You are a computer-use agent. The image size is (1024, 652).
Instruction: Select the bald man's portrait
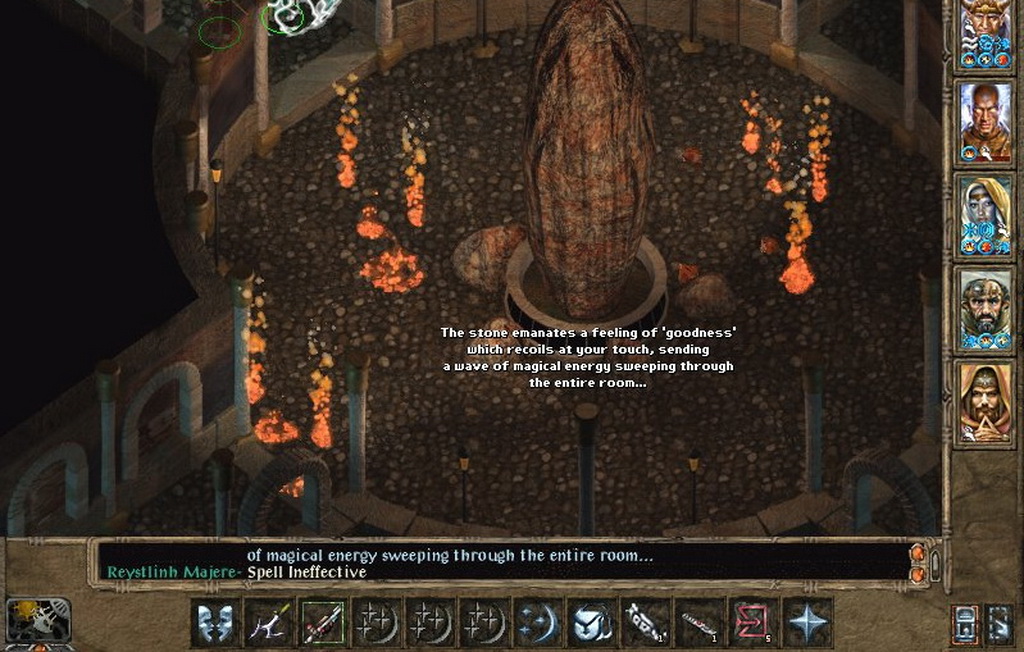point(985,122)
